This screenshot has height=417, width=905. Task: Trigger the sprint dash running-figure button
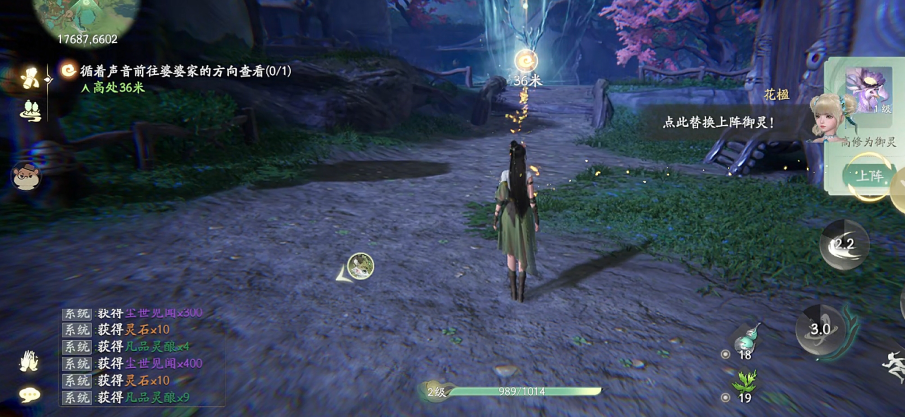pyautogui.click(x=892, y=365)
